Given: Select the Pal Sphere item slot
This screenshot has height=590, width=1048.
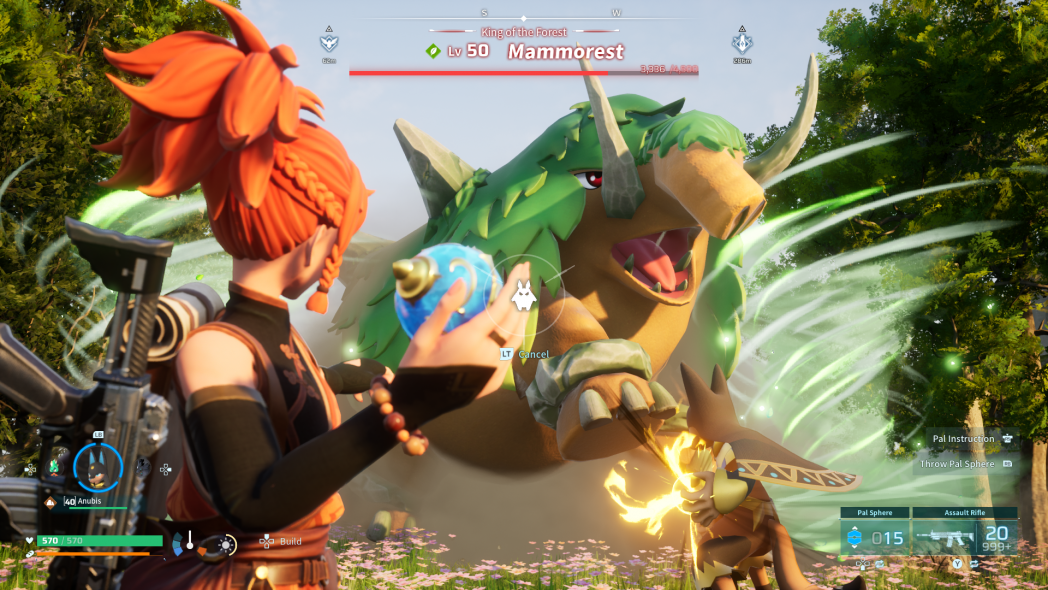Looking at the screenshot, I should coord(878,537).
